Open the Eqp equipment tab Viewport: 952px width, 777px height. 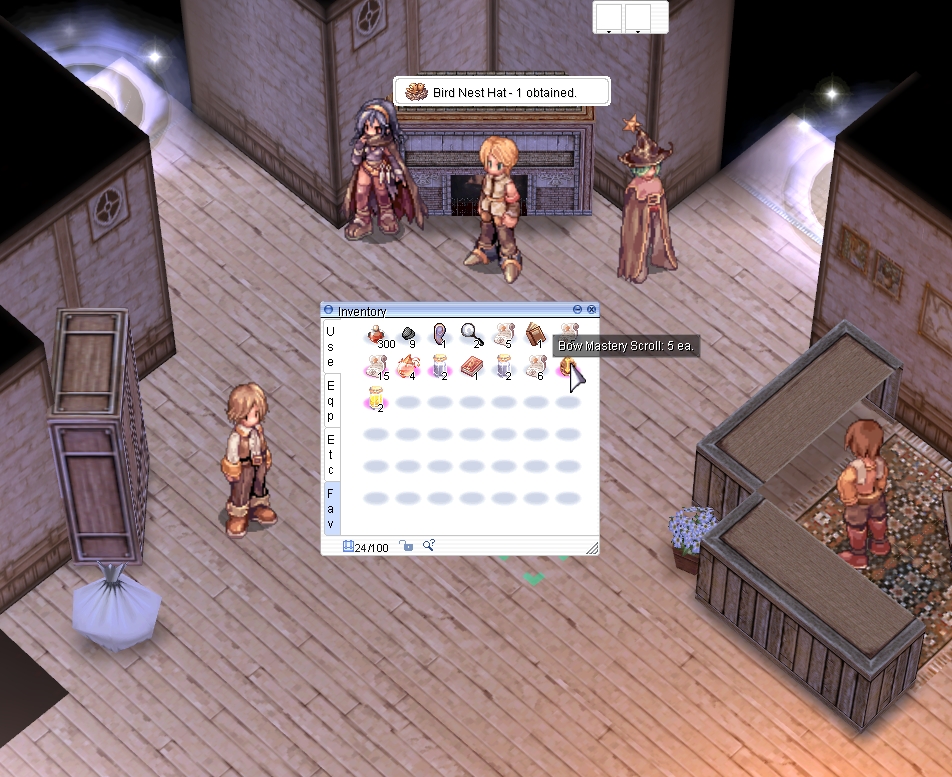(331, 399)
